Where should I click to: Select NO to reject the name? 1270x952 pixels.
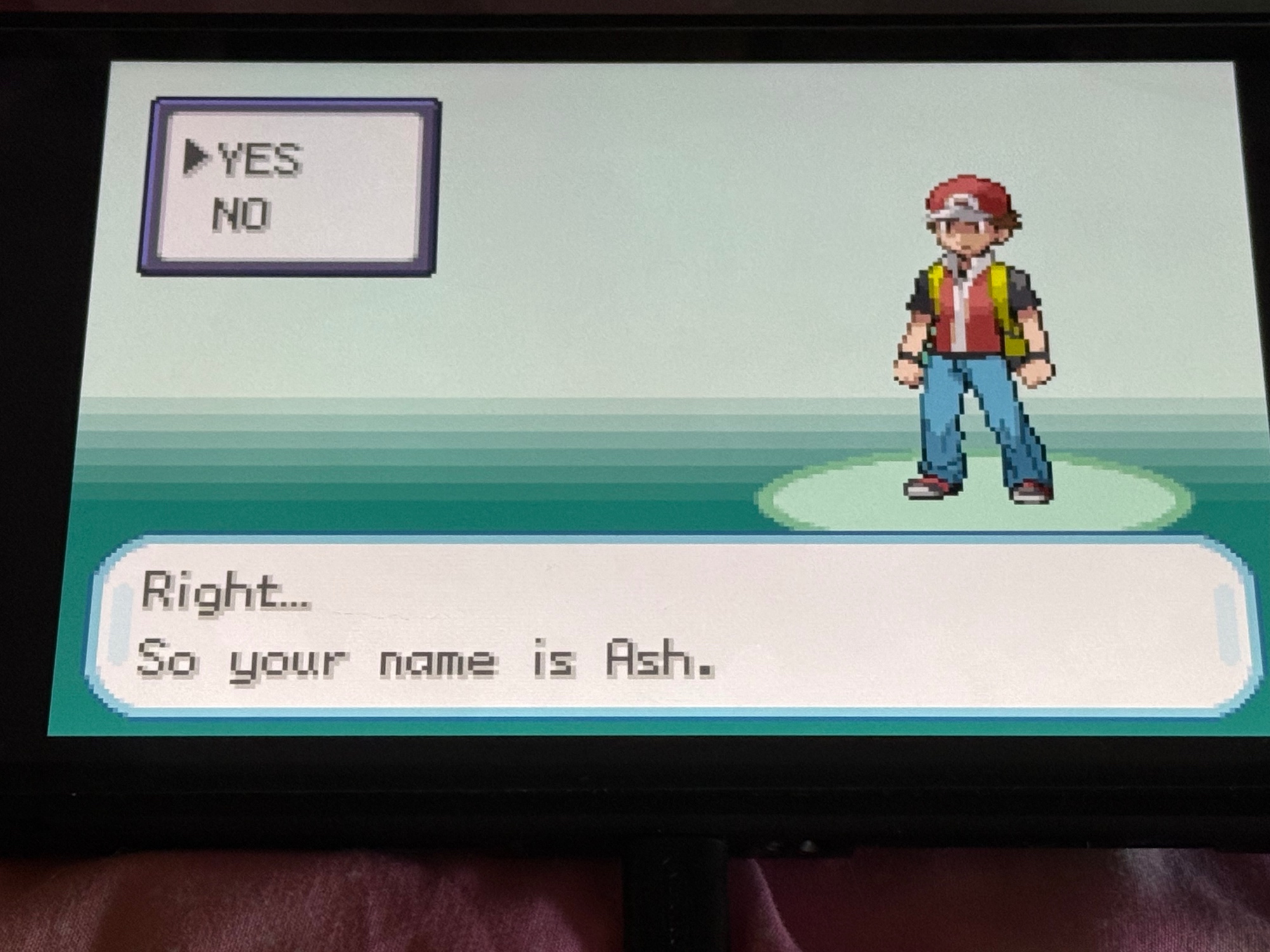tap(241, 214)
